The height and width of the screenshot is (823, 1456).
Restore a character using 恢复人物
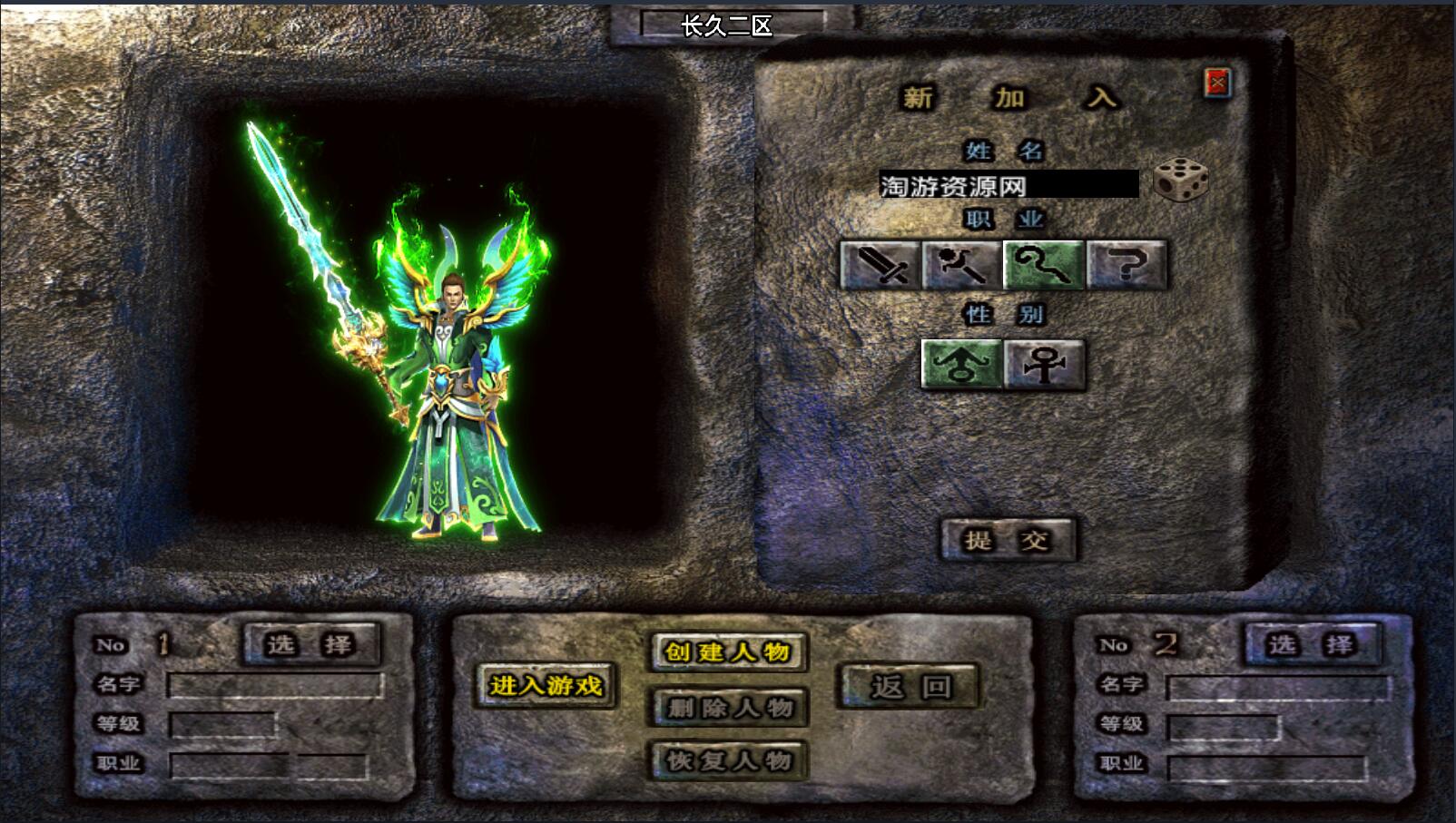728,760
